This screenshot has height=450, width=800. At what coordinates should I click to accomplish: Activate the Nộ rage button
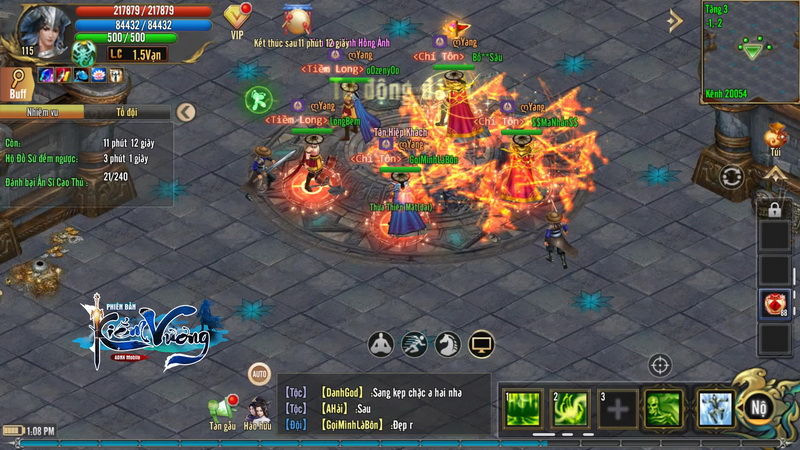pyautogui.click(x=757, y=408)
